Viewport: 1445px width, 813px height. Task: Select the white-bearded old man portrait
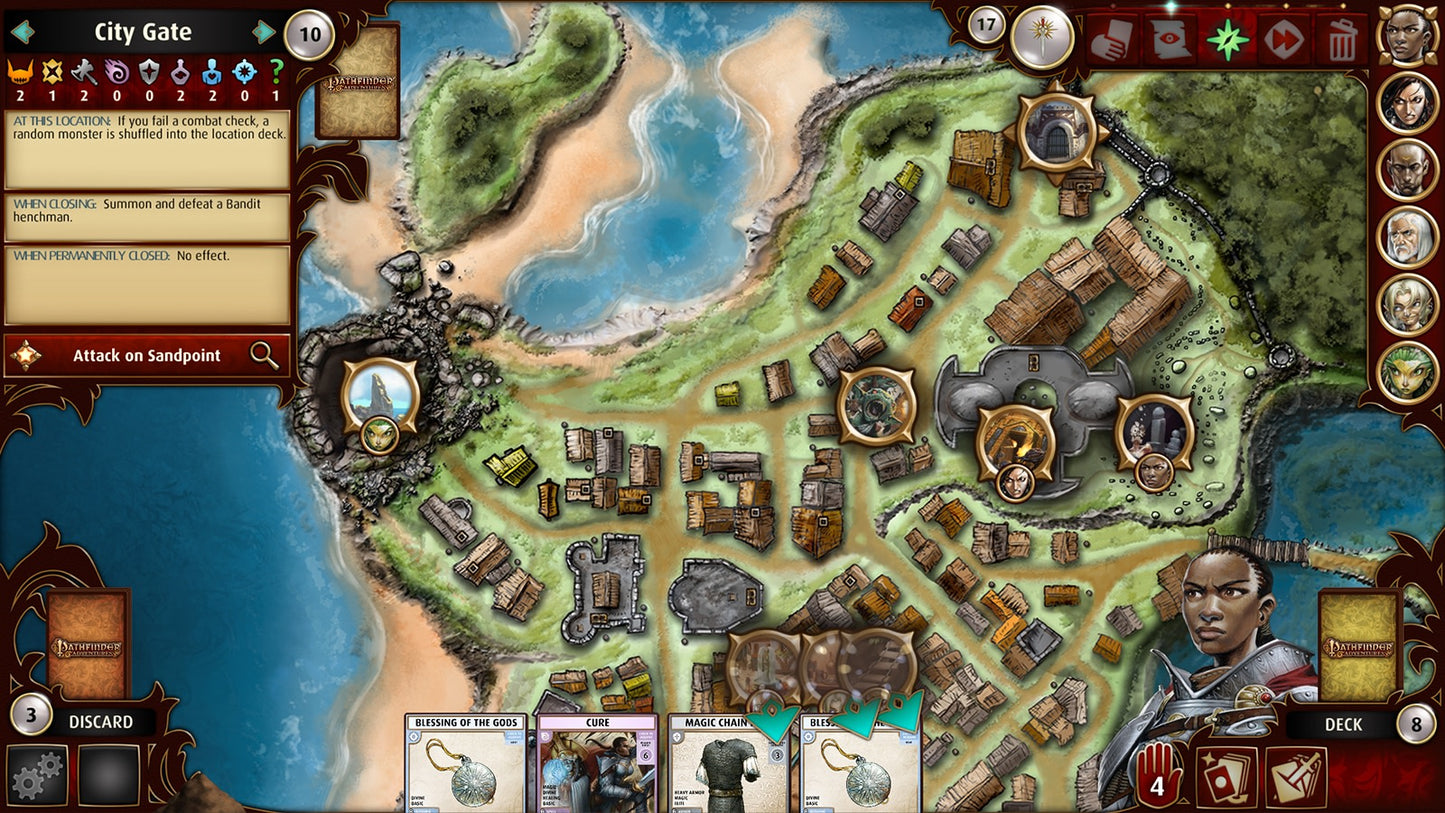[x=1408, y=236]
